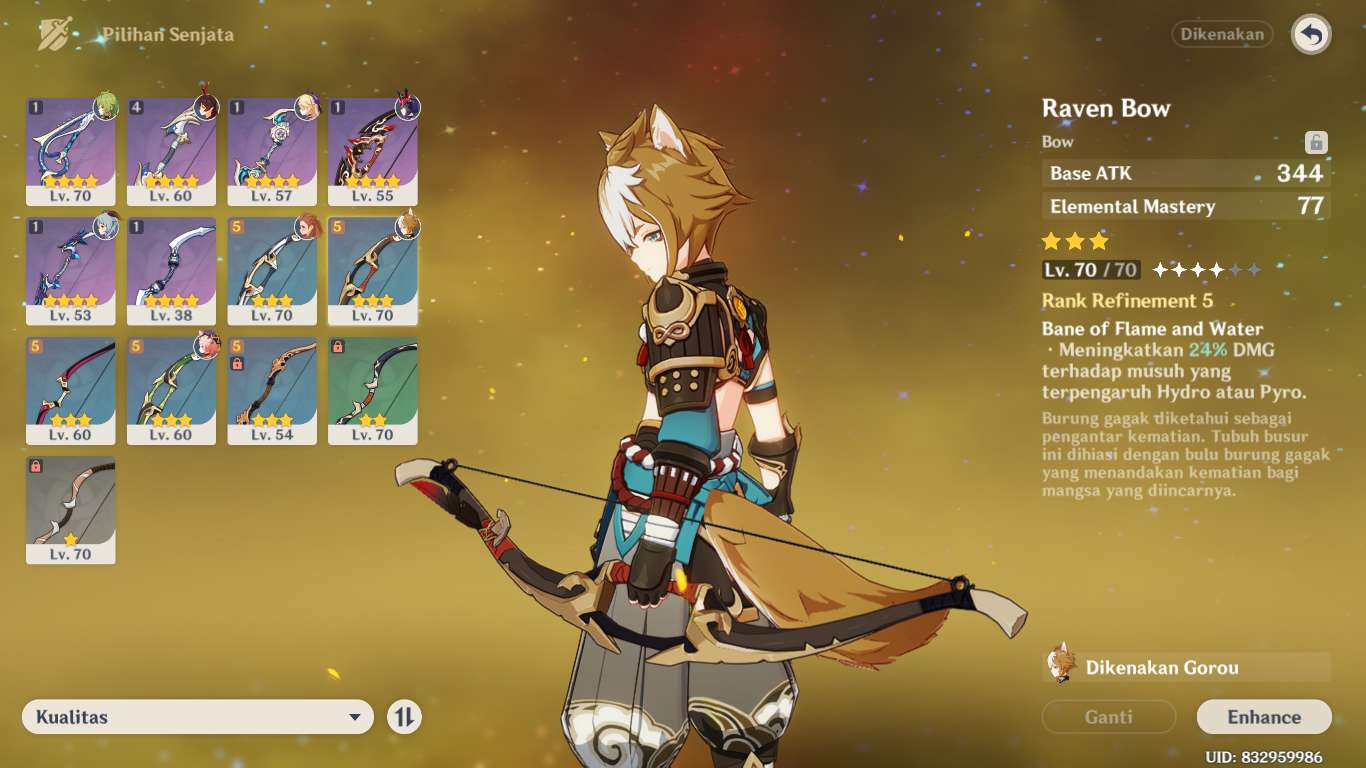Click the weapon icon beside "Pilihan Senjata"

pyautogui.click(x=55, y=33)
